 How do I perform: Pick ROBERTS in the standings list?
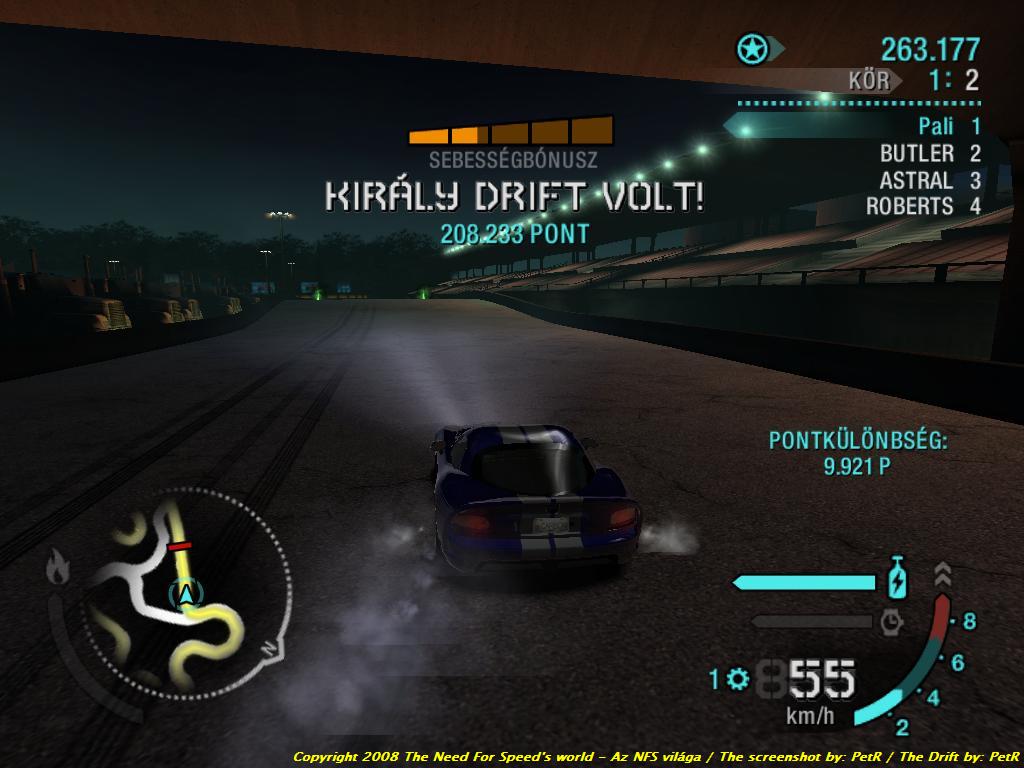tap(909, 207)
